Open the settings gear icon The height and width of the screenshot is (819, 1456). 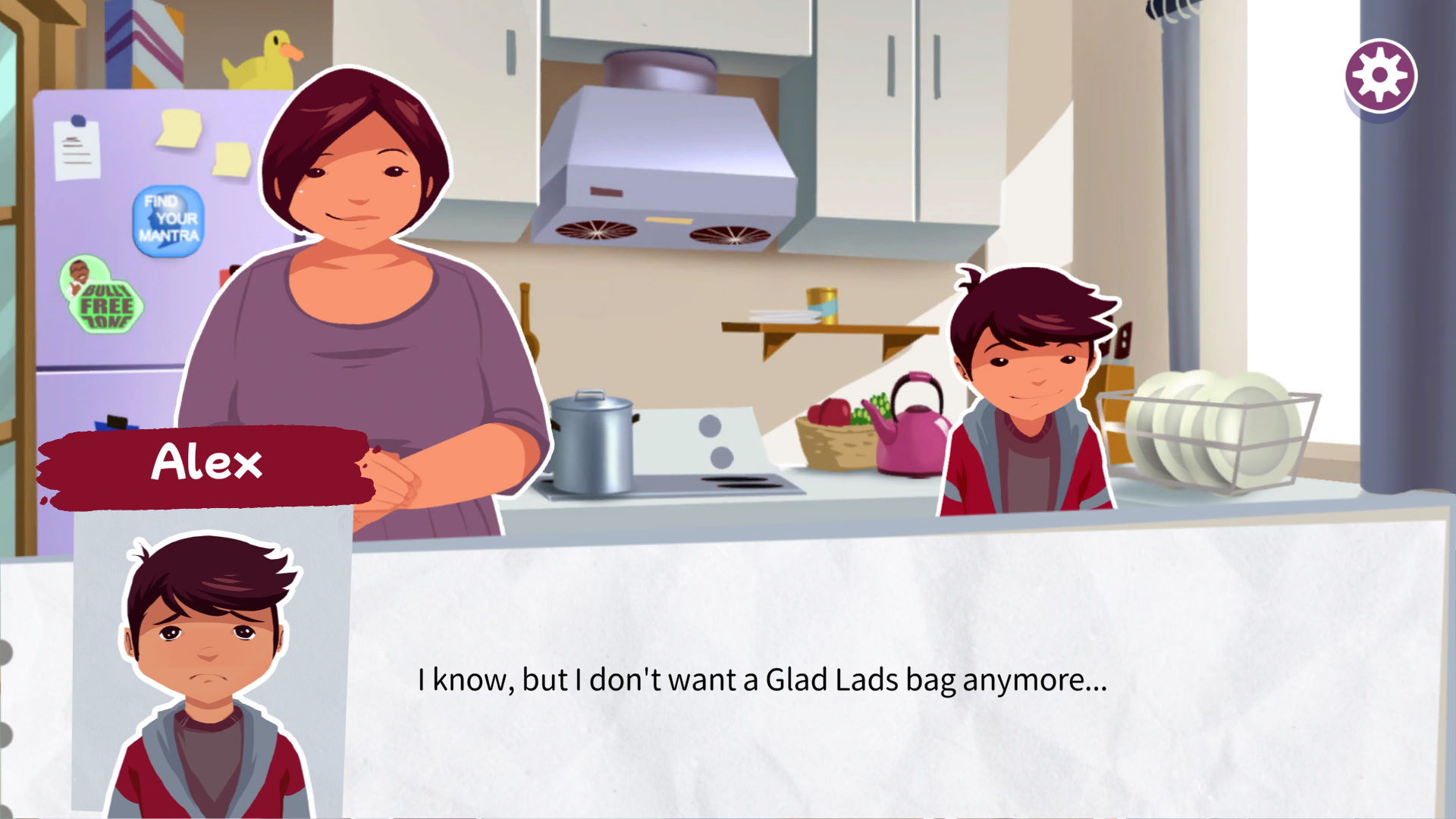click(1379, 76)
